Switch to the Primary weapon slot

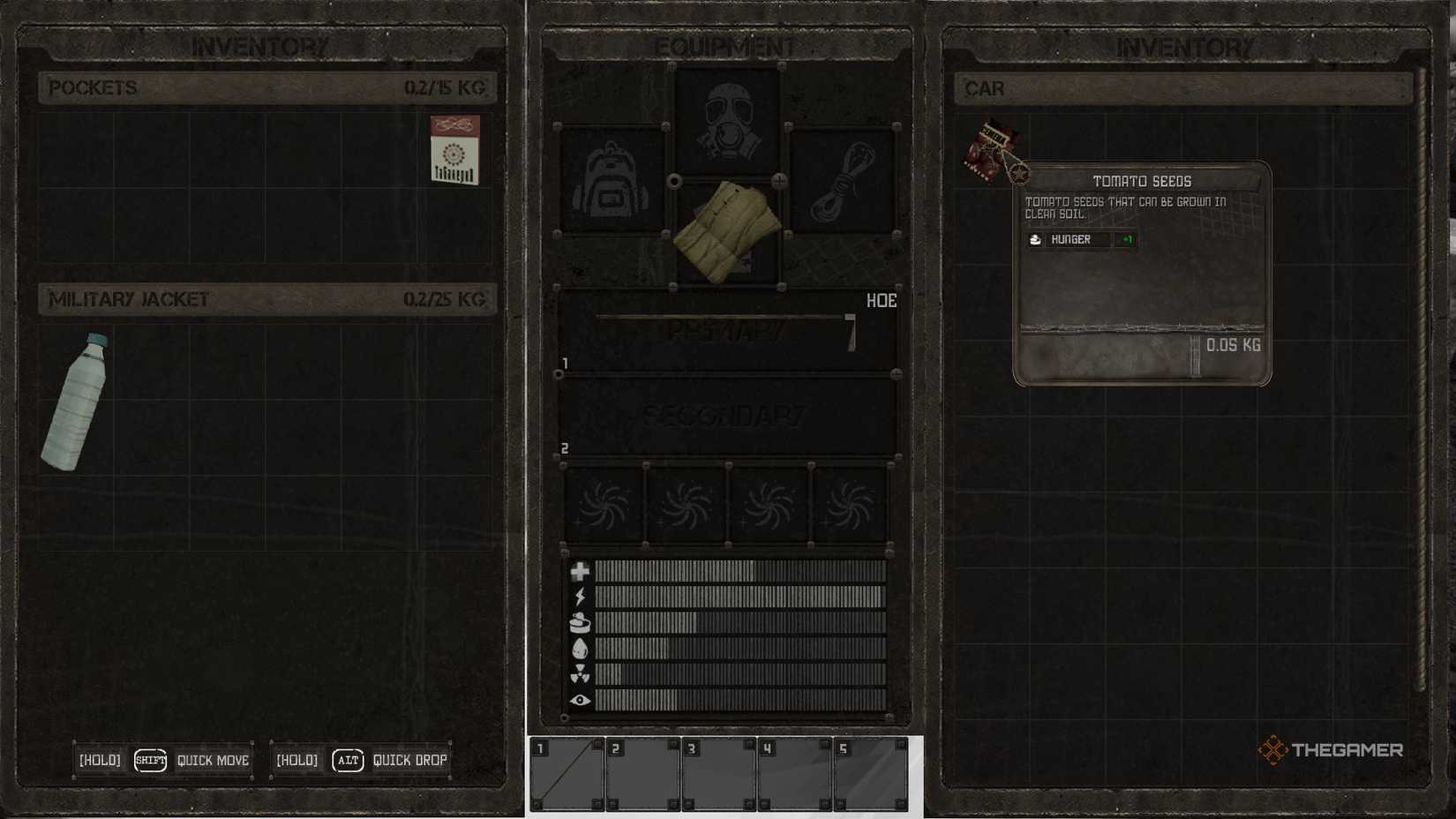pos(725,331)
